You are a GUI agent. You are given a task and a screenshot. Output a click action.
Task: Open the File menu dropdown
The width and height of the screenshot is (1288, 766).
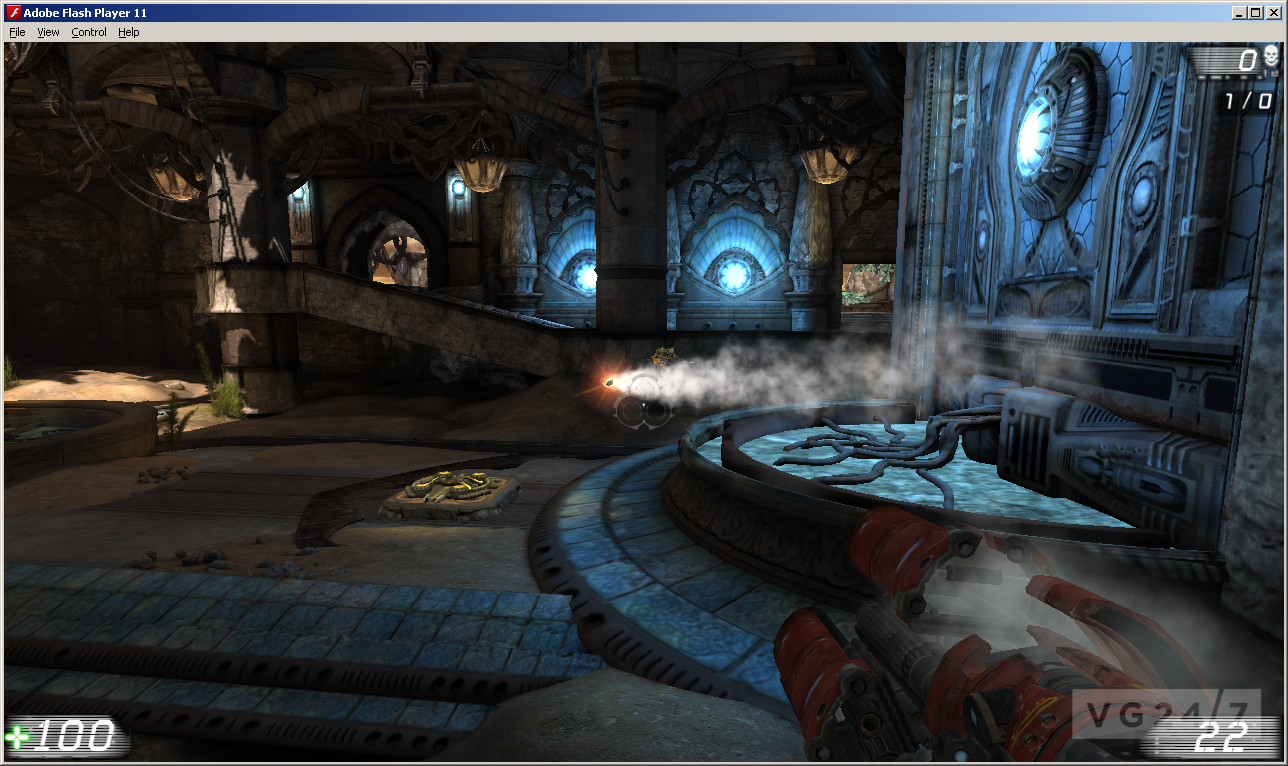coord(16,31)
